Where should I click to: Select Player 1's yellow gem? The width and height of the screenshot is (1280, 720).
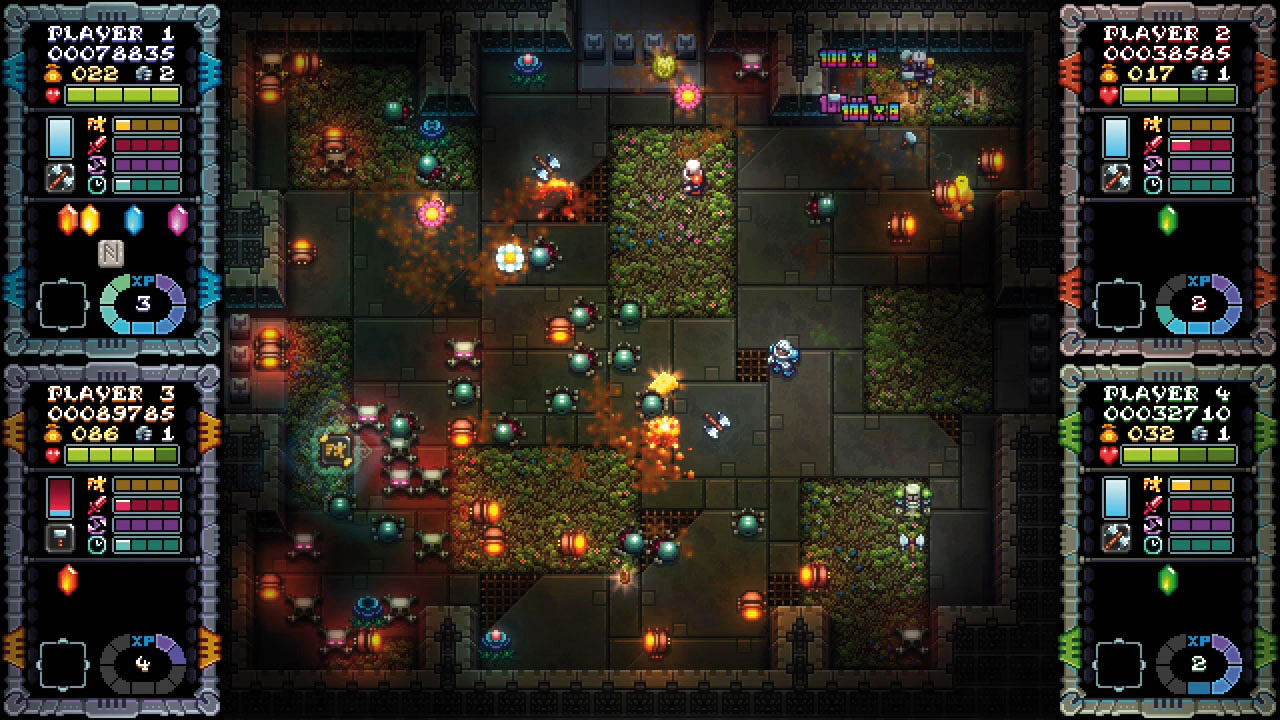pos(90,219)
